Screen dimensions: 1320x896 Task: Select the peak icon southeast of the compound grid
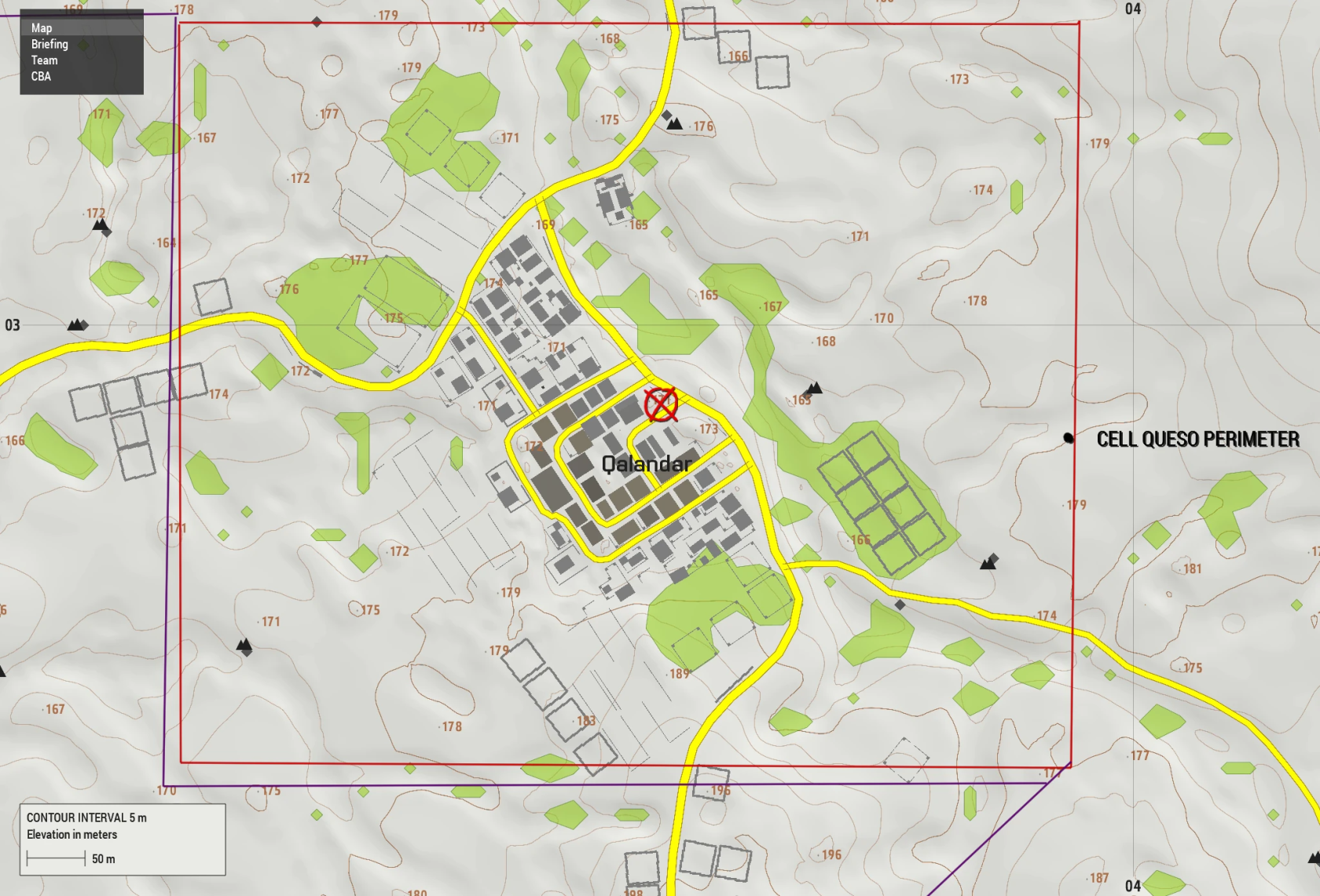[988, 562]
